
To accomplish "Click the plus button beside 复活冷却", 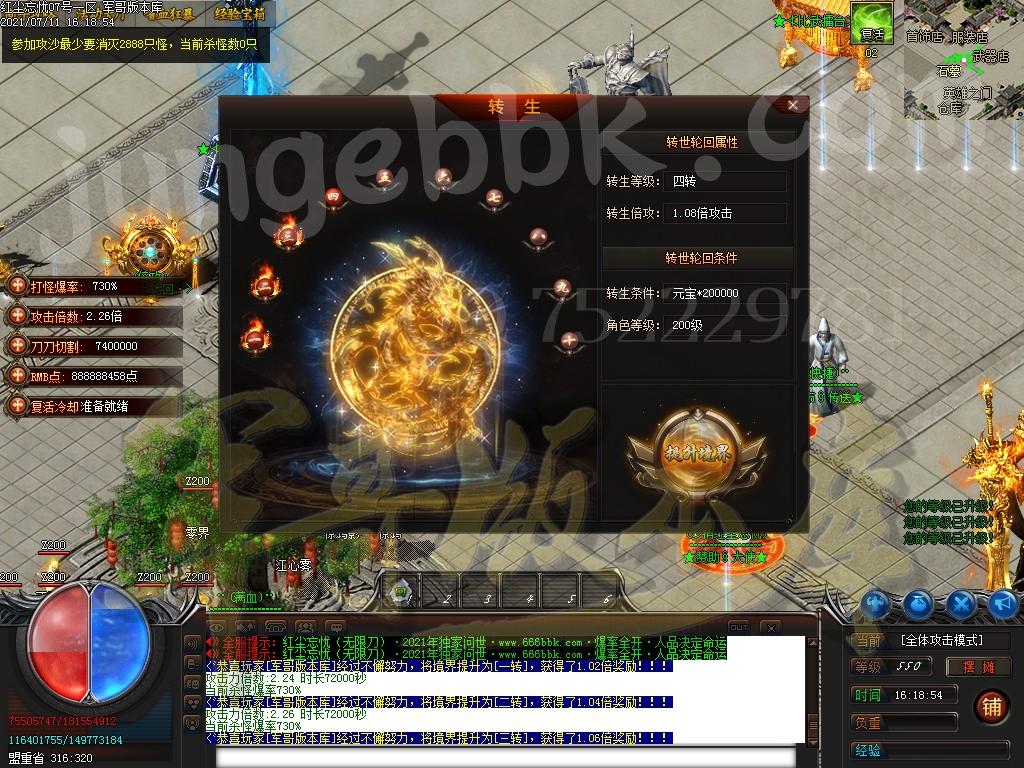I will point(16,406).
